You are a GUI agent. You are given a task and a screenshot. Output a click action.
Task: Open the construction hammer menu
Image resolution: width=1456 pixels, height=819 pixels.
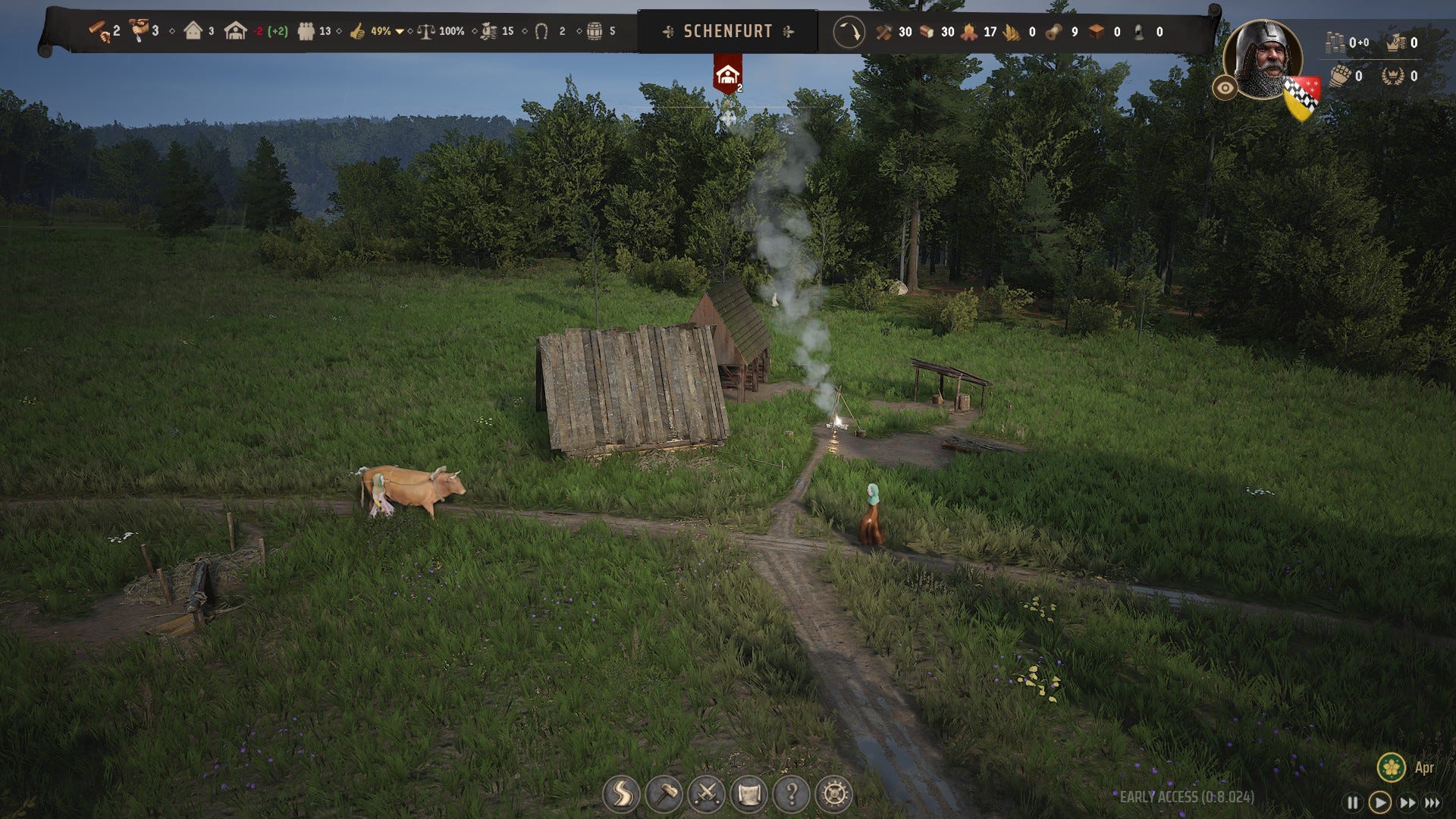pos(664,794)
